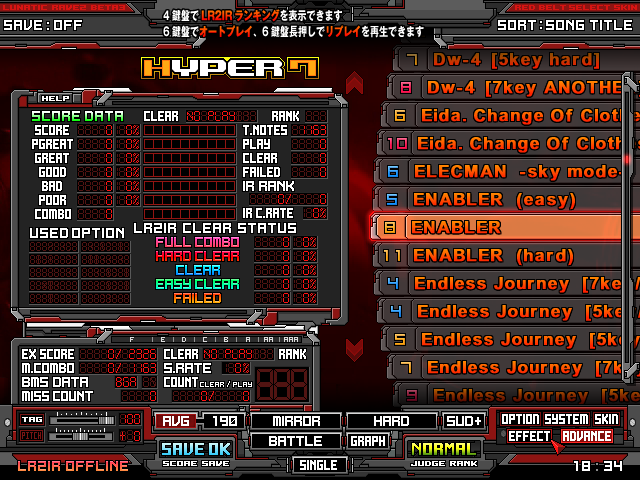This screenshot has height=480, width=640.
Task: Open the HELP button on score panel
Action: pos(55,98)
